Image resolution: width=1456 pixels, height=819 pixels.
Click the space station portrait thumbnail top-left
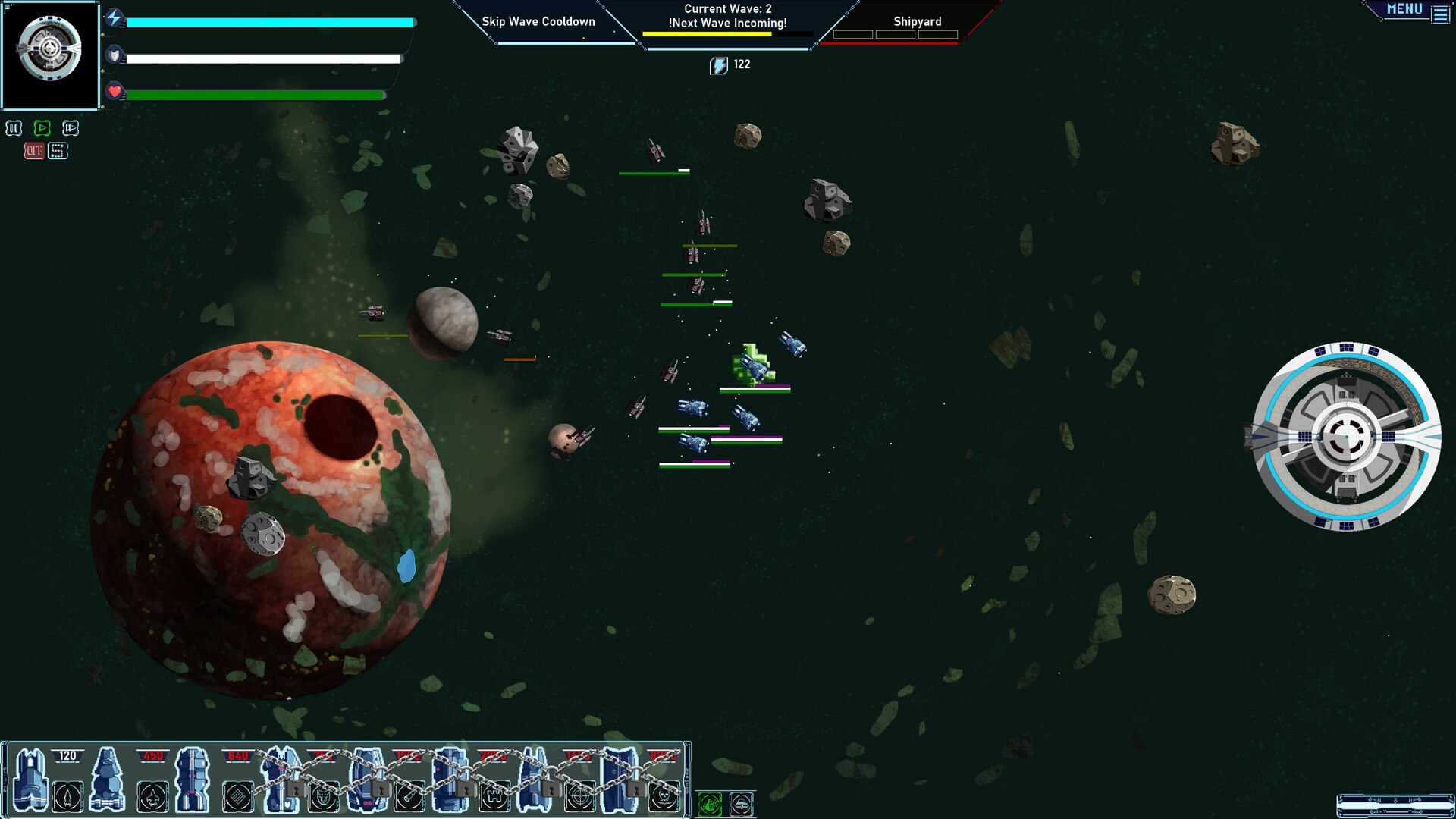tap(50, 52)
